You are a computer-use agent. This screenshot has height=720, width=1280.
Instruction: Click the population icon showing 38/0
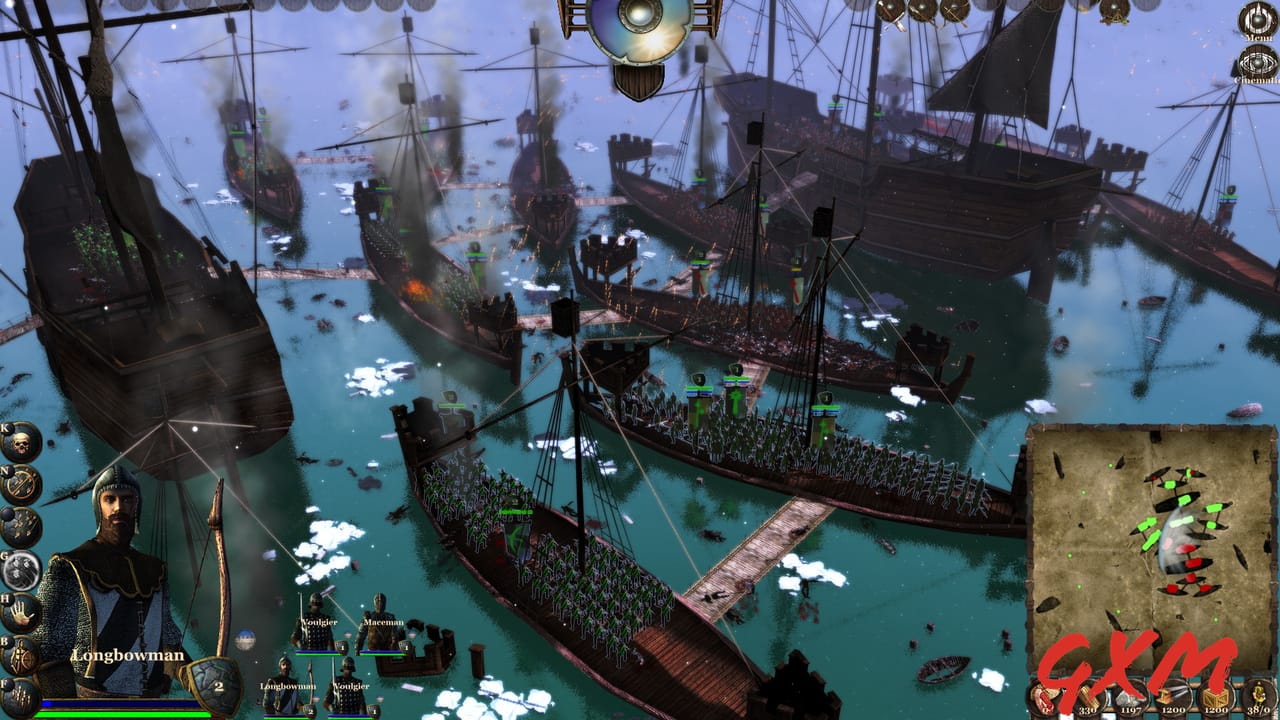coord(1257,697)
